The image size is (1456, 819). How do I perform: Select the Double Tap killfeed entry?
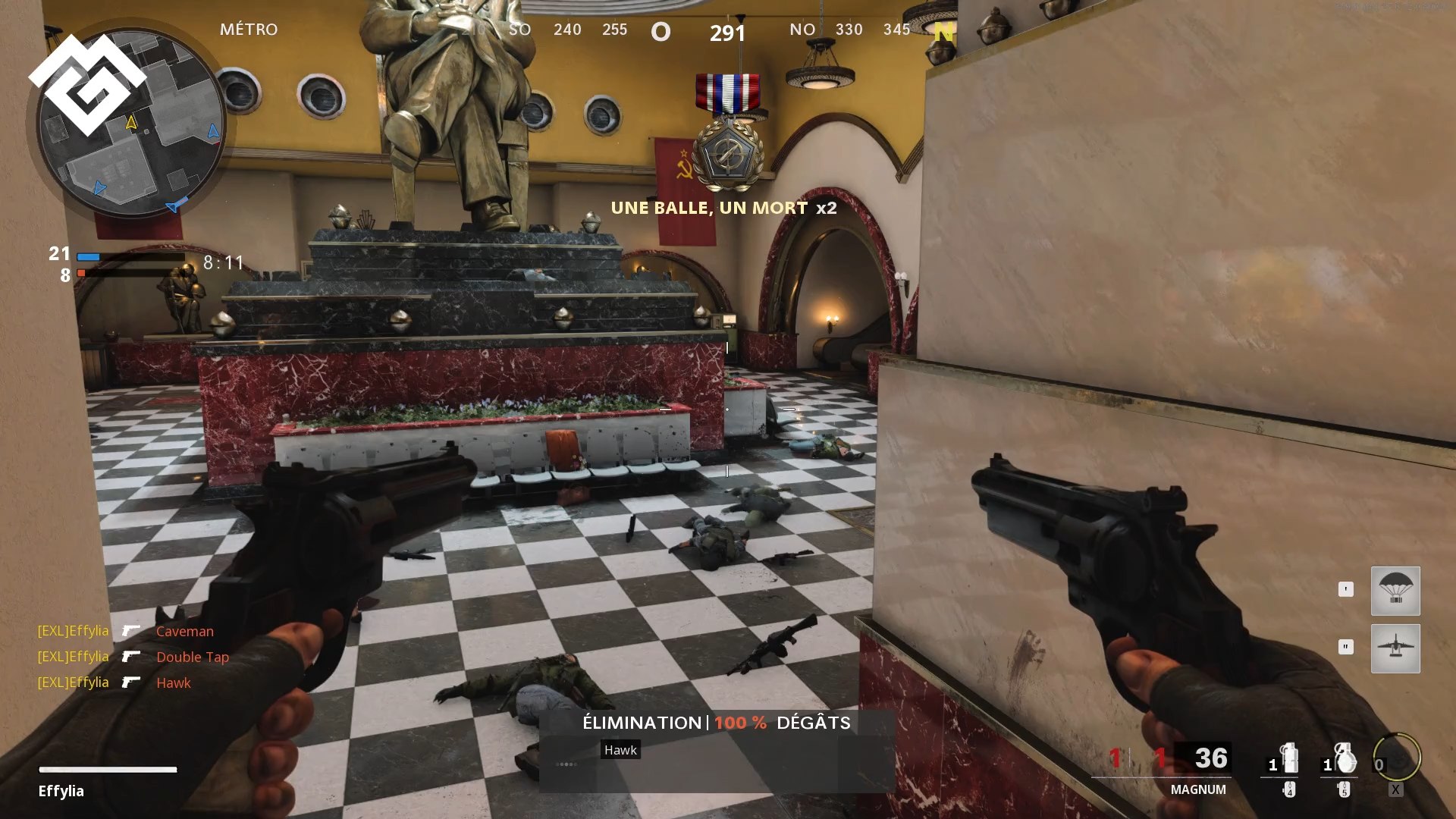tap(192, 657)
